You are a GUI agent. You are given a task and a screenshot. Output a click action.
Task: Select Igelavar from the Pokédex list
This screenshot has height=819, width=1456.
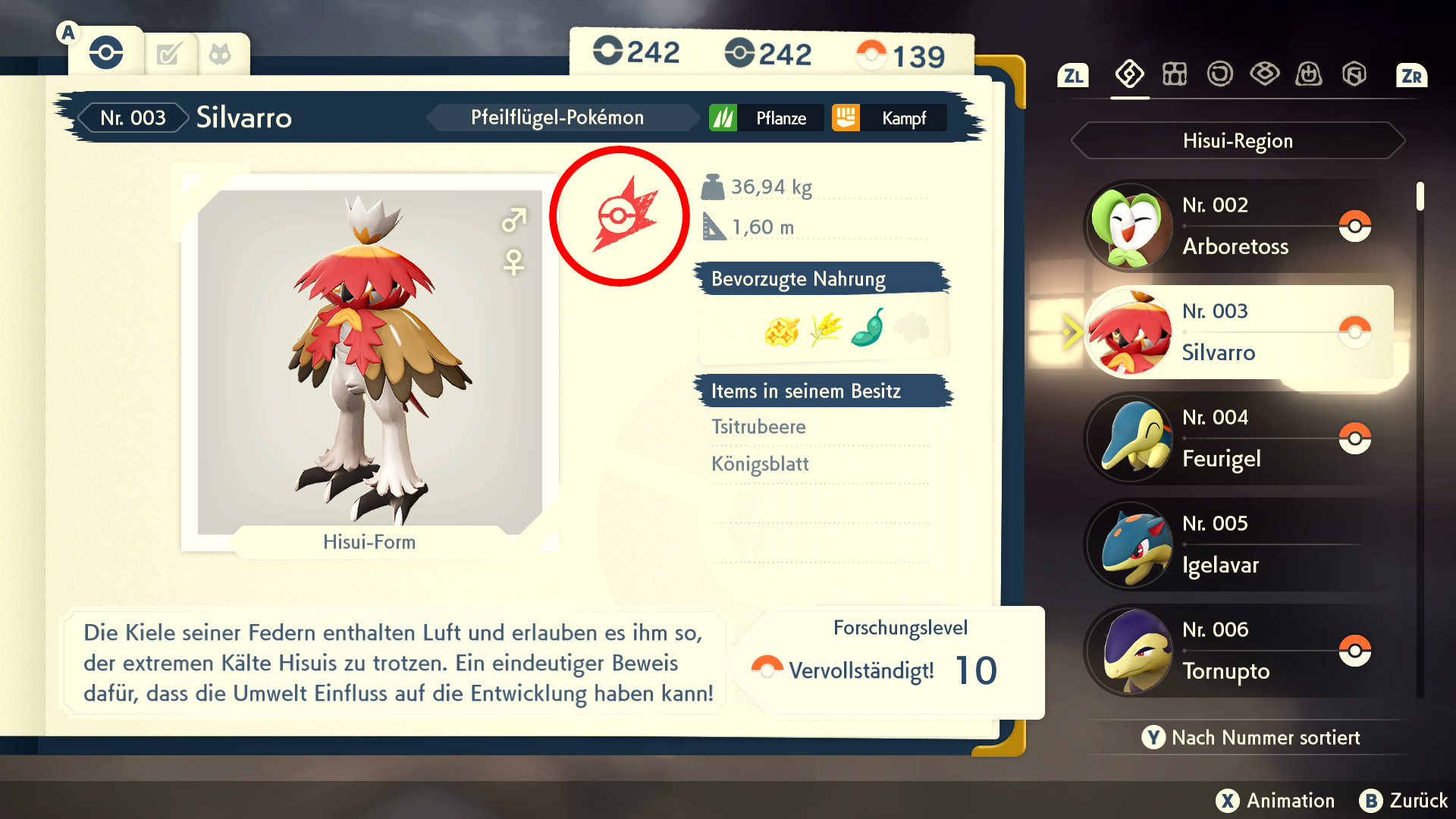pyautogui.click(x=1236, y=545)
